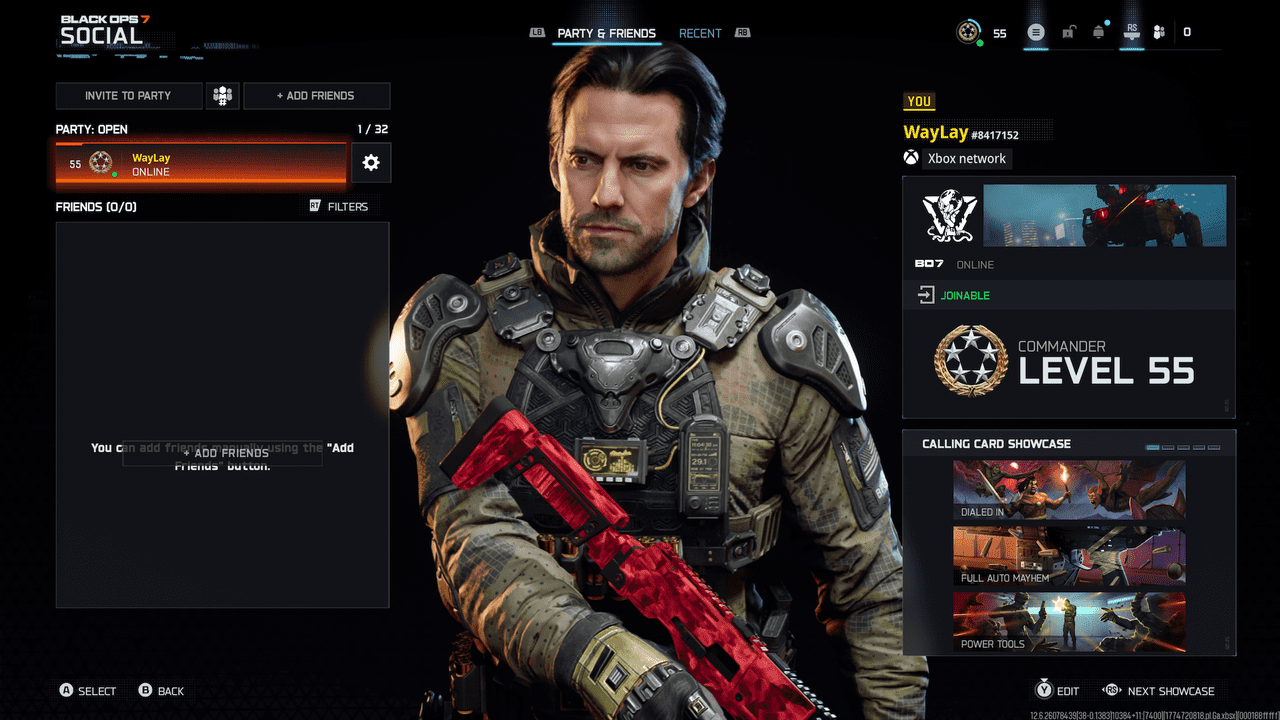Select the Party & Friends tab
Screen dimensions: 1280x720
[607, 33]
